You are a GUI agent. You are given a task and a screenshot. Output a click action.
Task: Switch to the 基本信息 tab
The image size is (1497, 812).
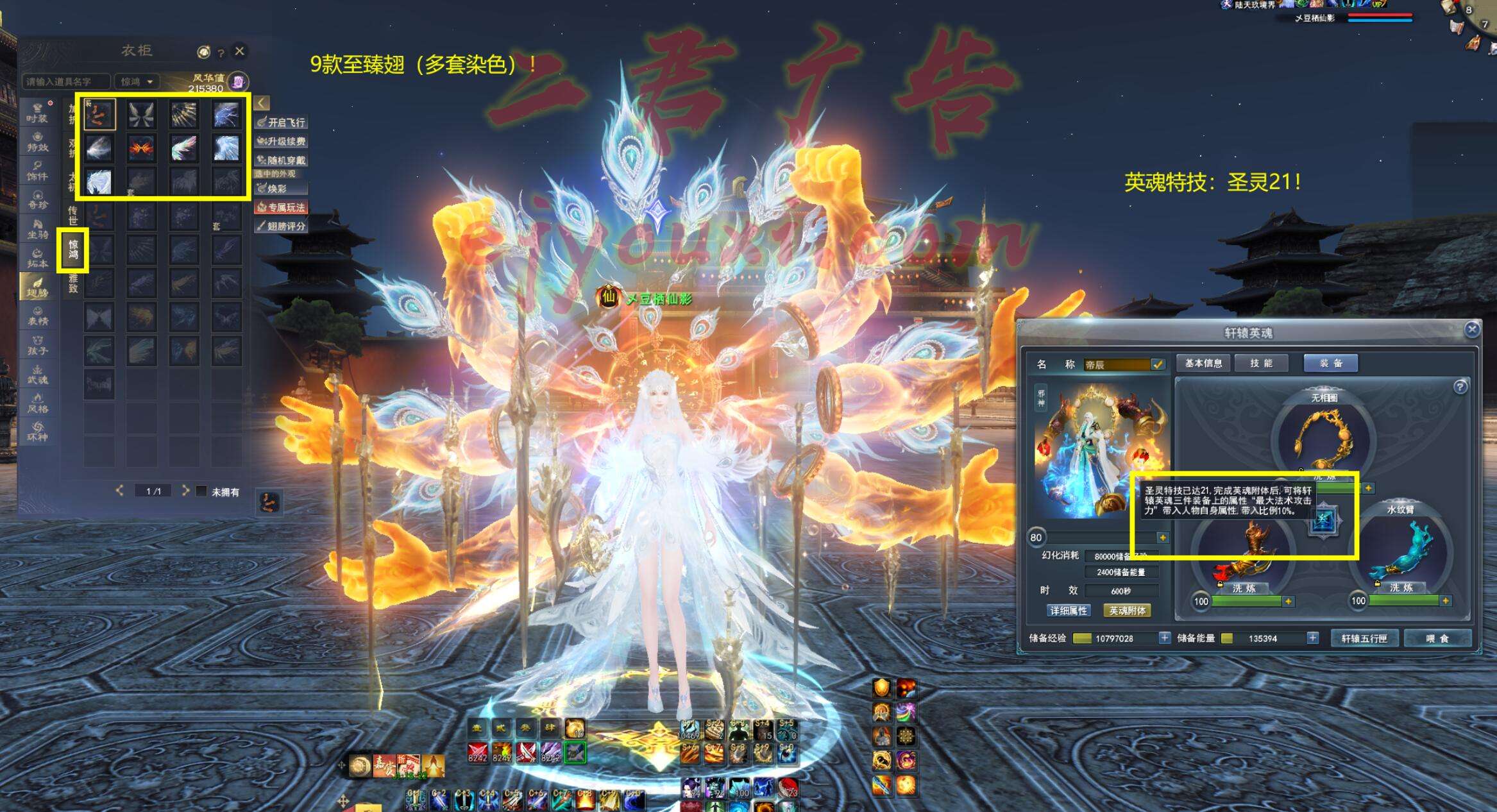pos(1203,363)
